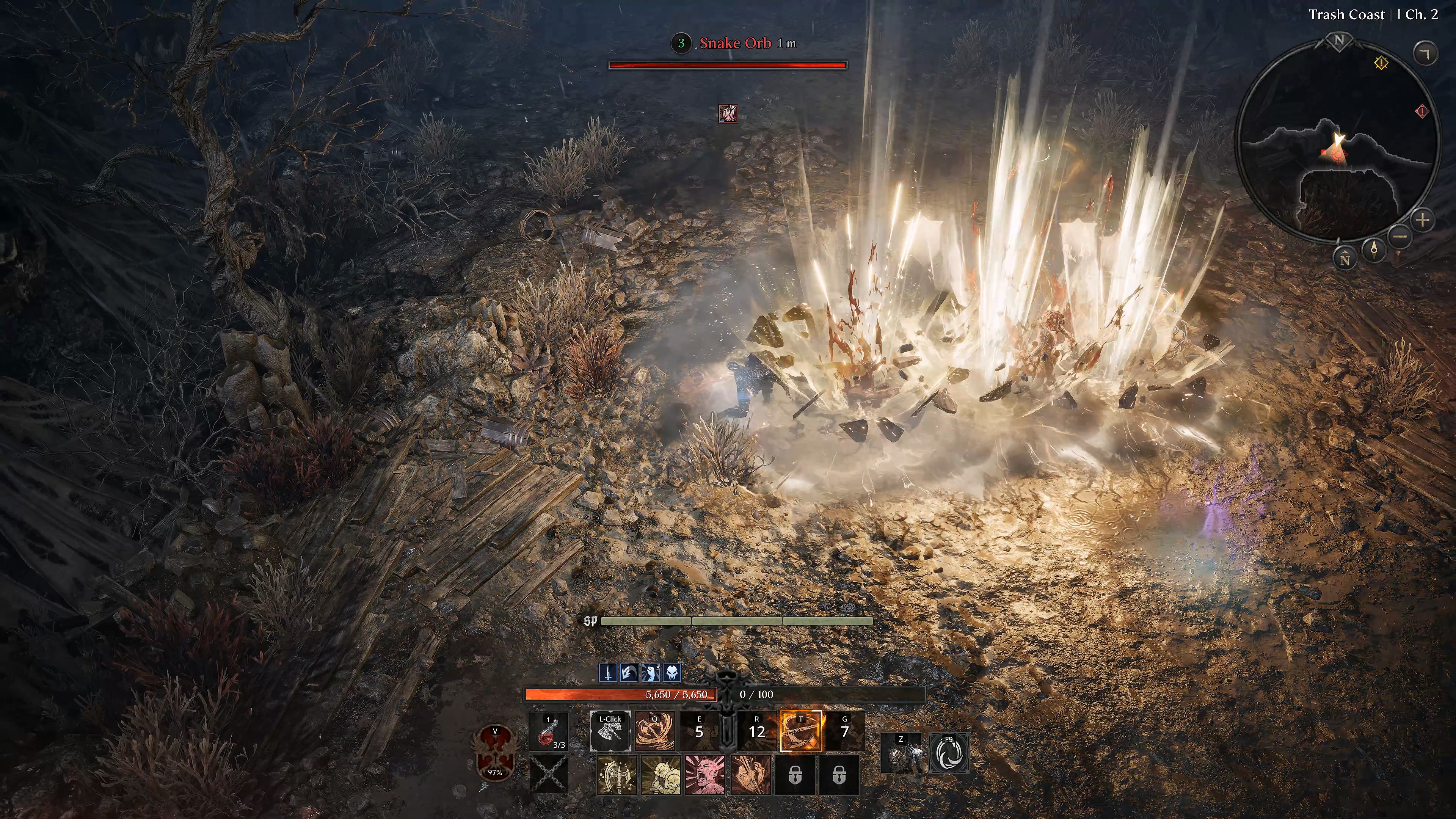Zoom in the minimap with plus button
The image size is (1456, 819).
coord(1423,220)
